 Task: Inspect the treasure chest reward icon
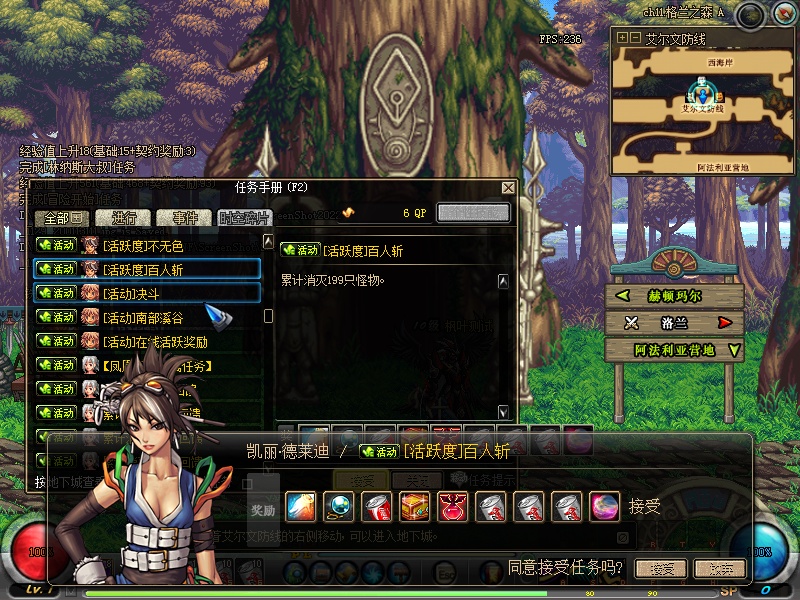414,506
